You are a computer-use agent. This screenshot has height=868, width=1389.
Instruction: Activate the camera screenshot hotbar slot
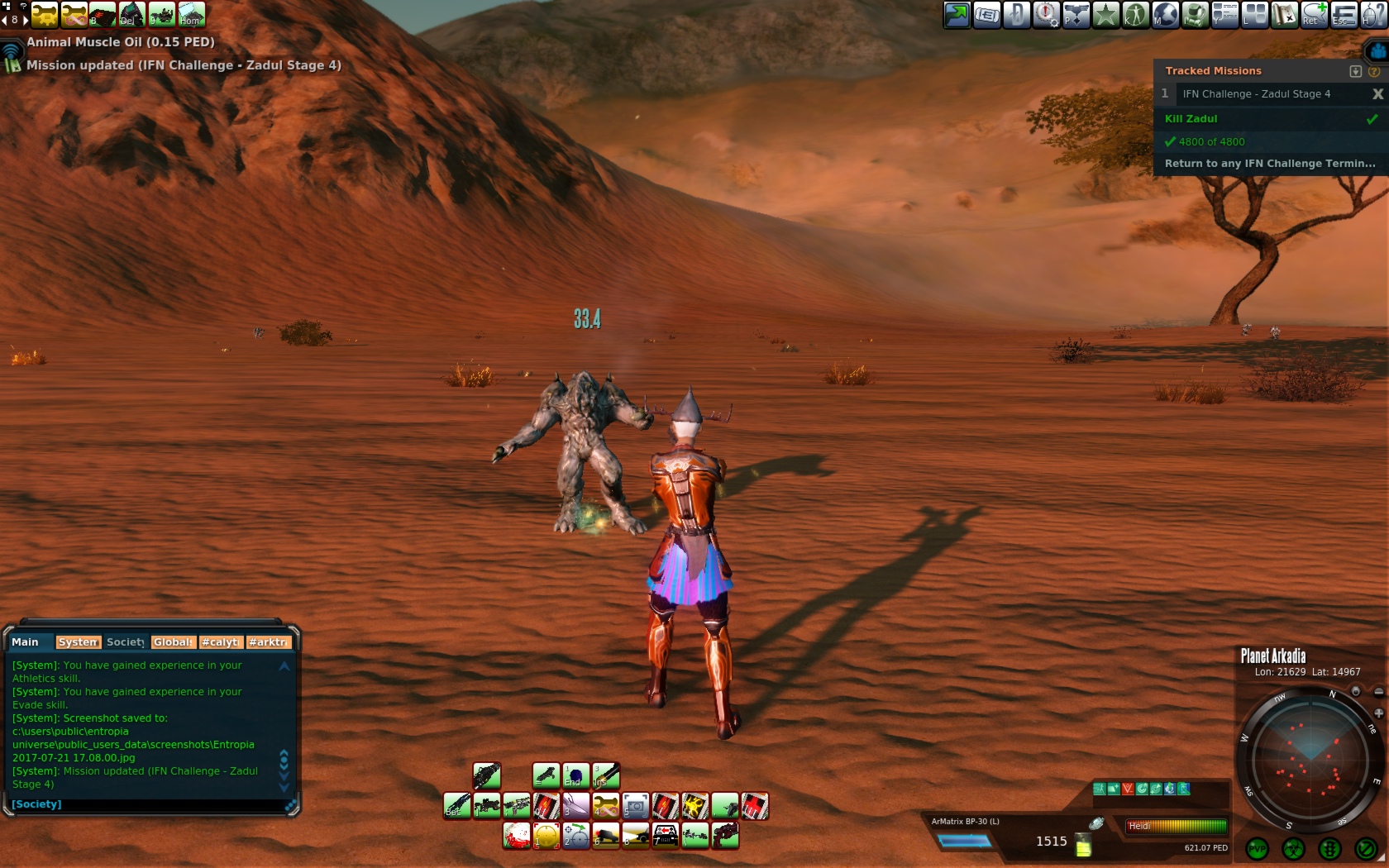pyautogui.click(x=635, y=806)
